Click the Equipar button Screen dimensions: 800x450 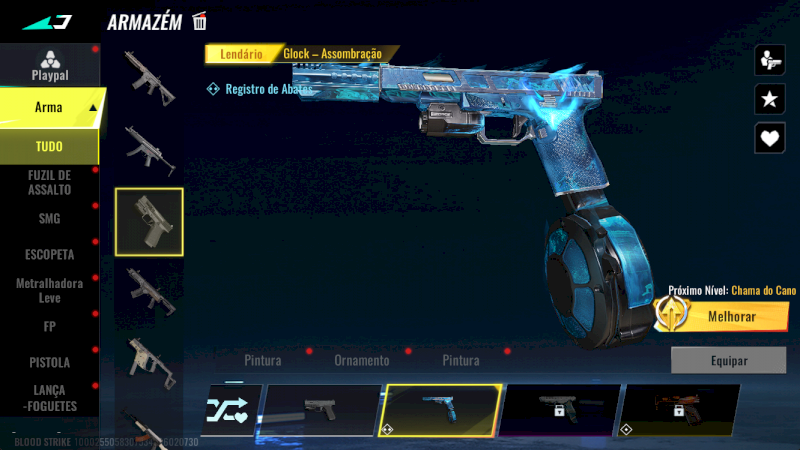click(728, 360)
